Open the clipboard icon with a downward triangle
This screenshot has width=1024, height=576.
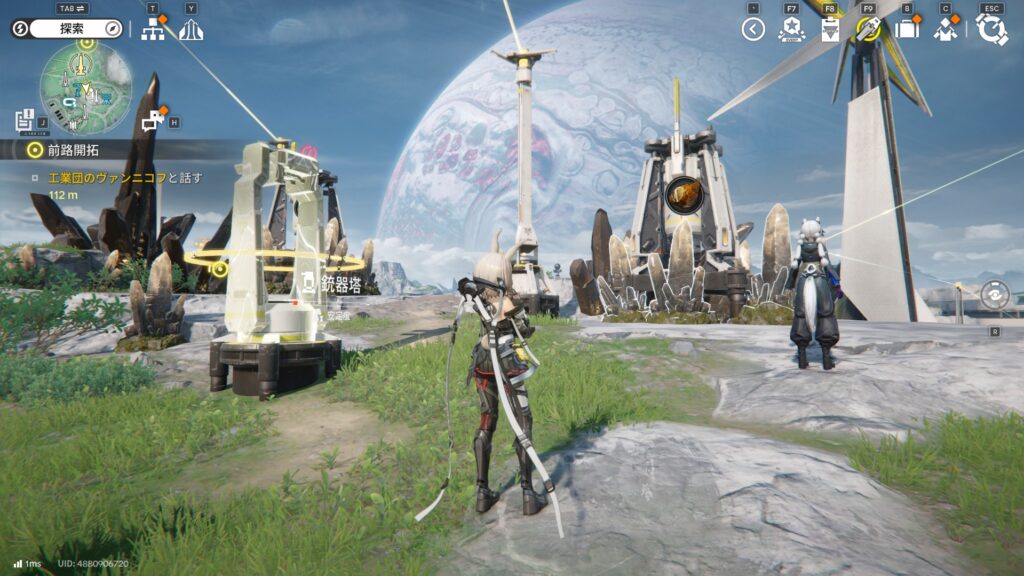829,29
